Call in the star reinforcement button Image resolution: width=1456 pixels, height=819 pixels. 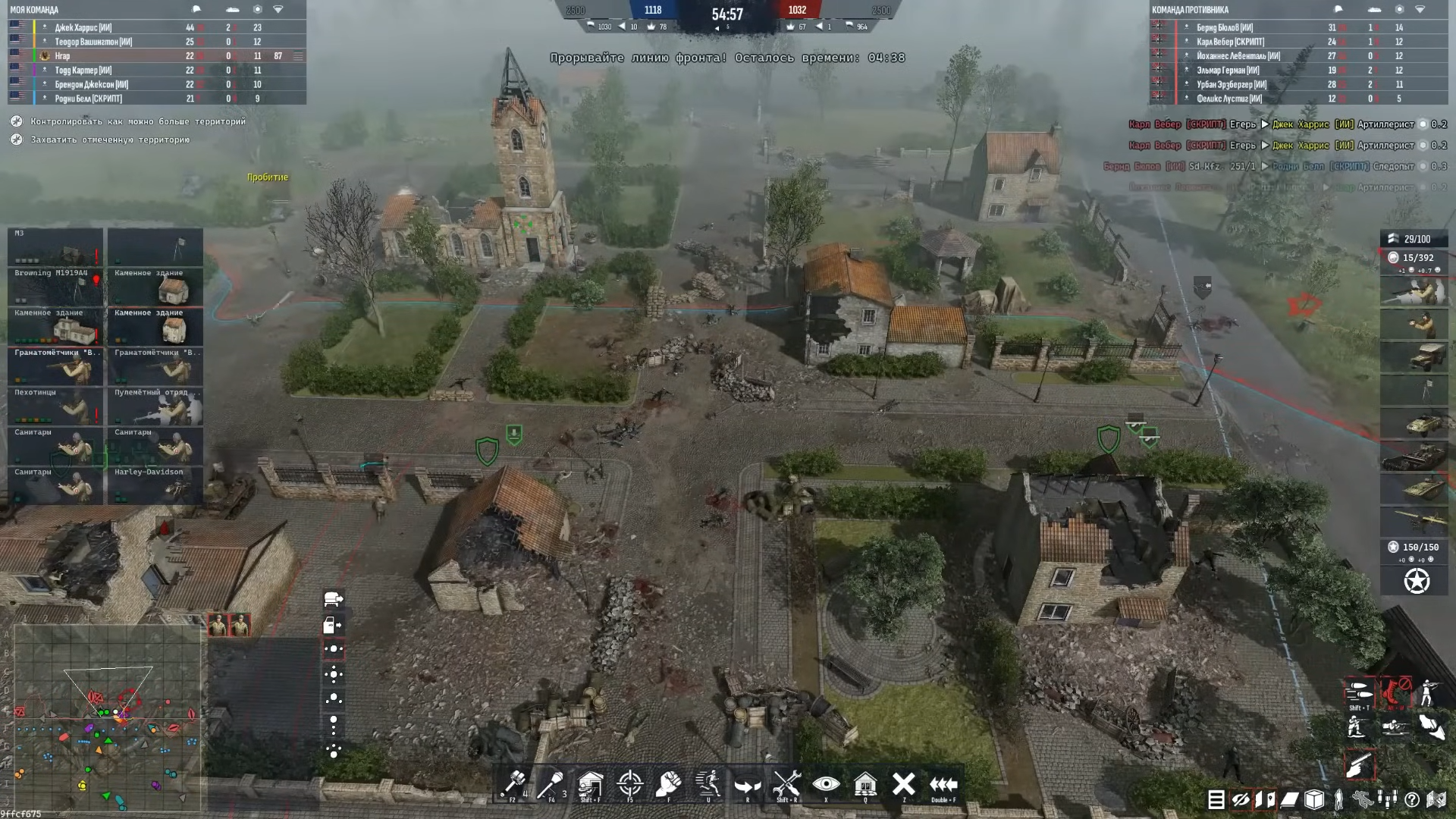pos(1416,582)
